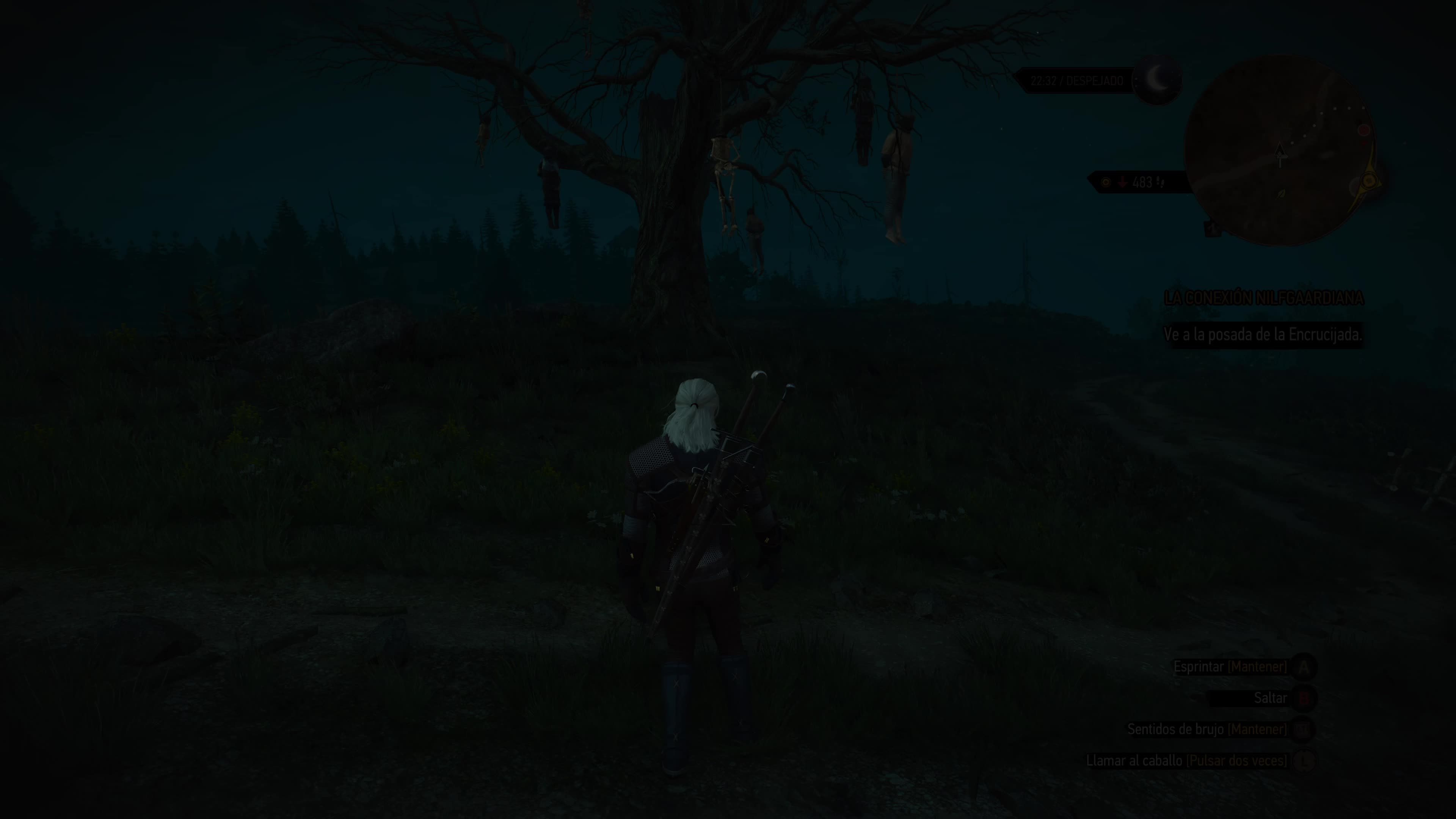The height and width of the screenshot is (819, 1456).
Task: Select the yellow quest objective marker on minimap
Action: pyautogui.click(x=1368, y=181)
